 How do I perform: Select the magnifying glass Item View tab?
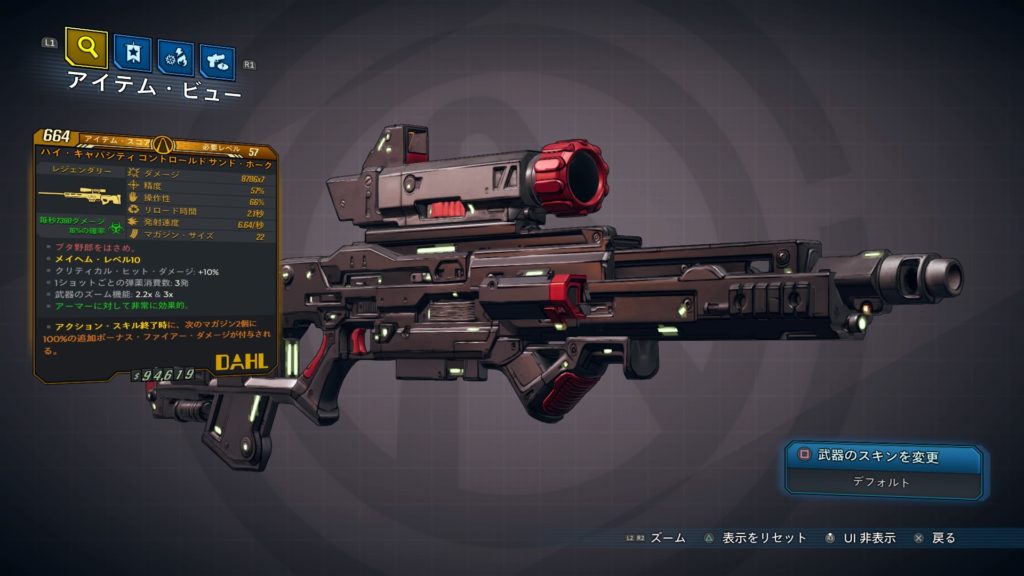86,49
